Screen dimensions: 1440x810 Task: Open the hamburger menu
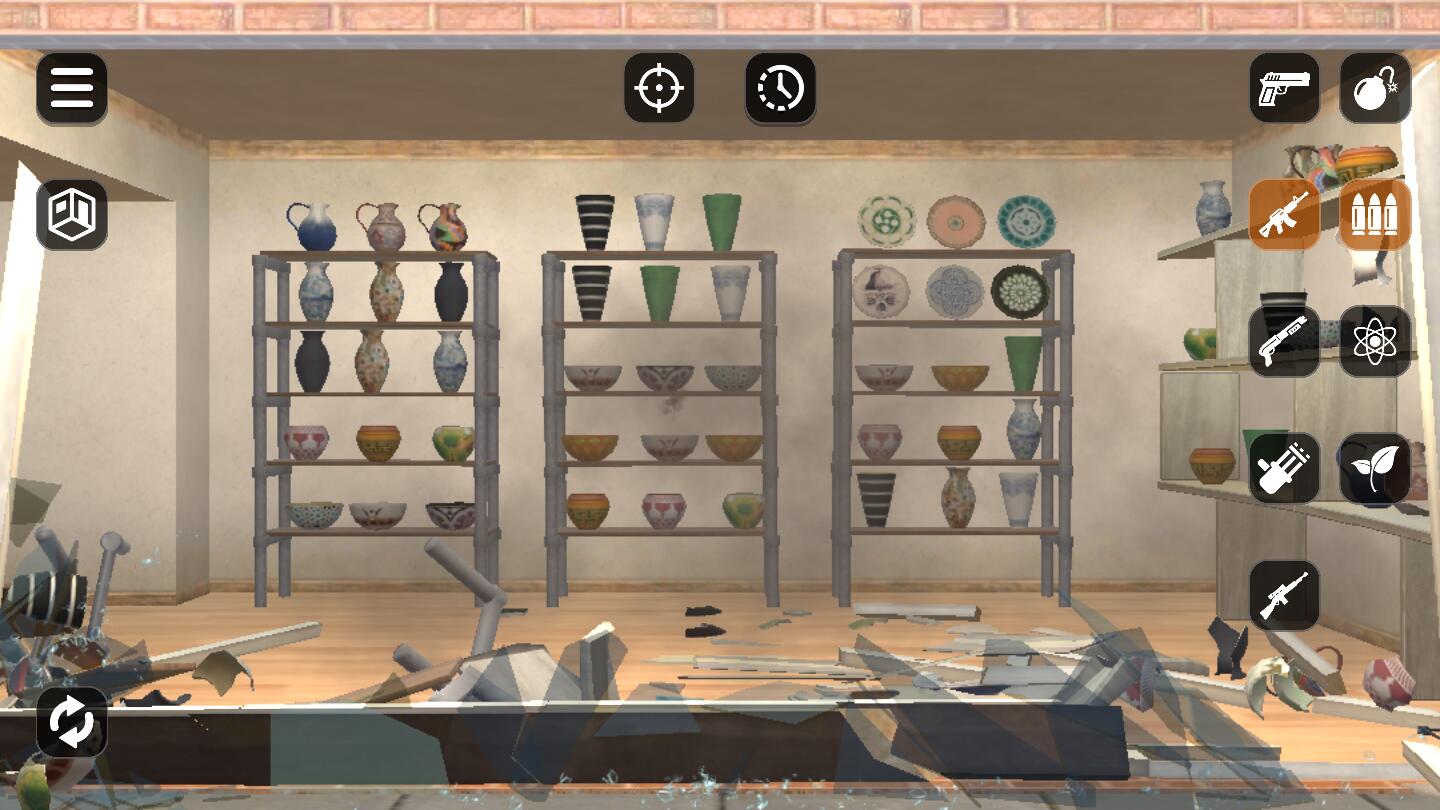click(x=72, y=88)
